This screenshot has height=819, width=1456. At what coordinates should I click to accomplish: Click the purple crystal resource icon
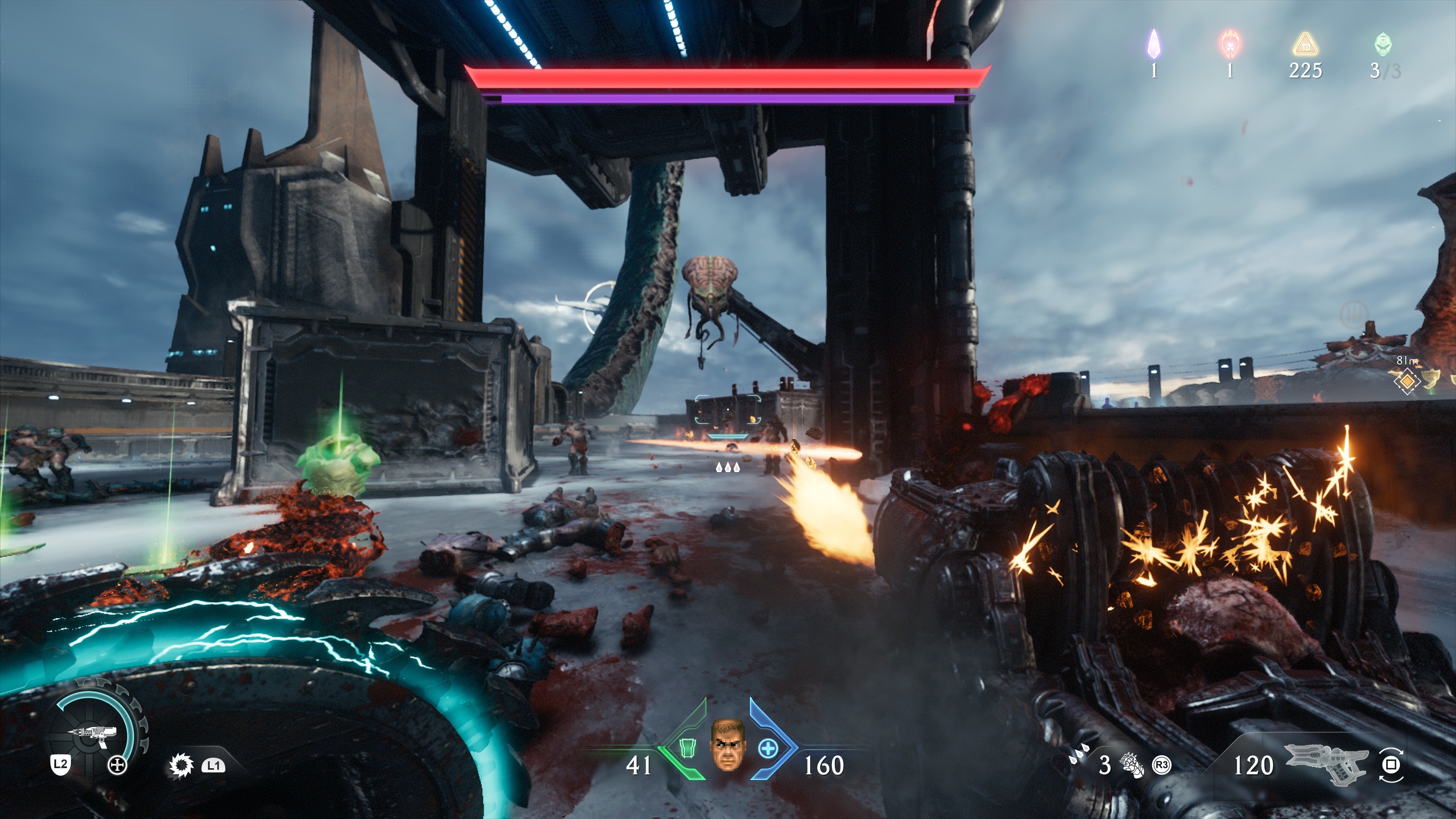1153,43
